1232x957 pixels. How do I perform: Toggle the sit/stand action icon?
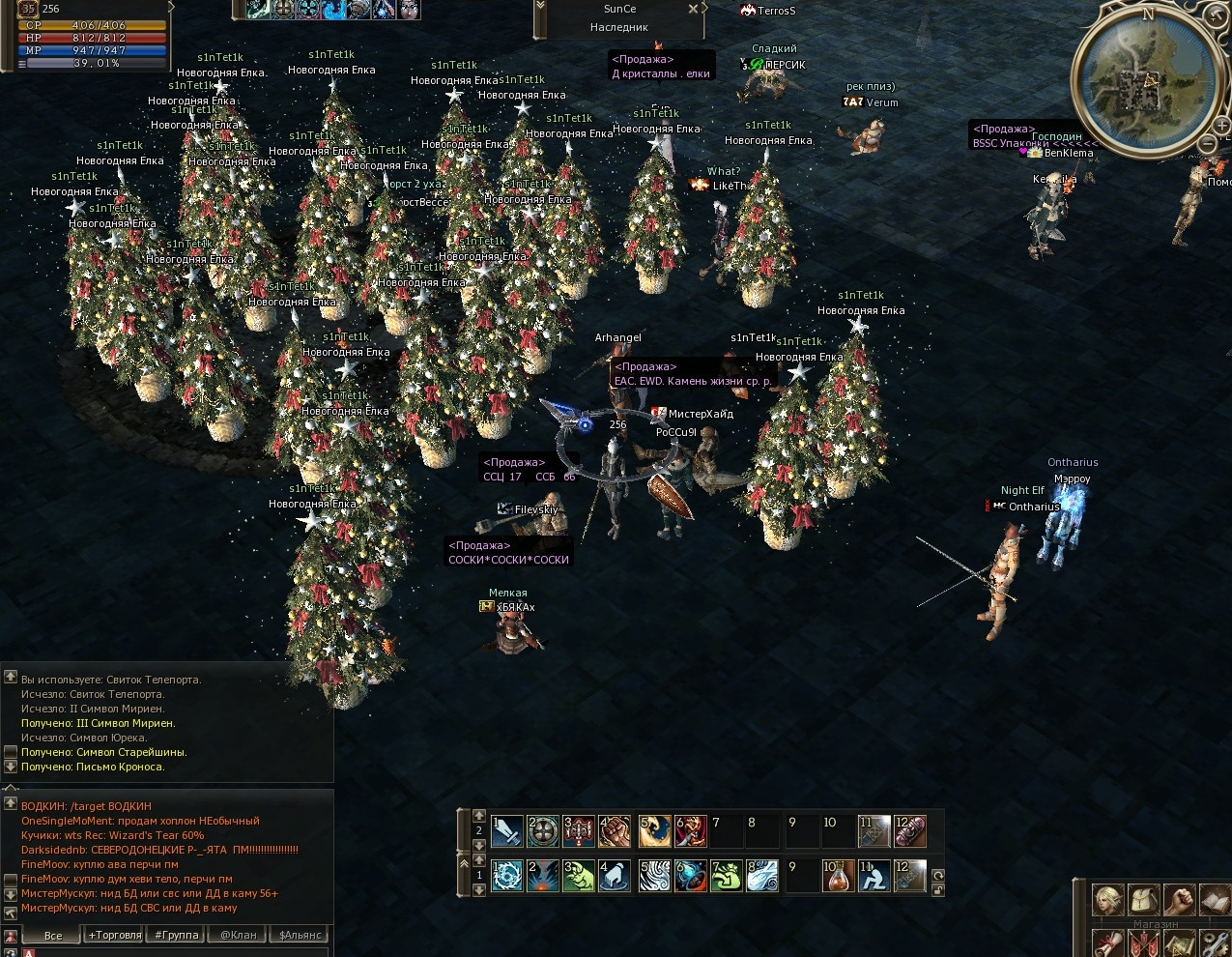874,876
